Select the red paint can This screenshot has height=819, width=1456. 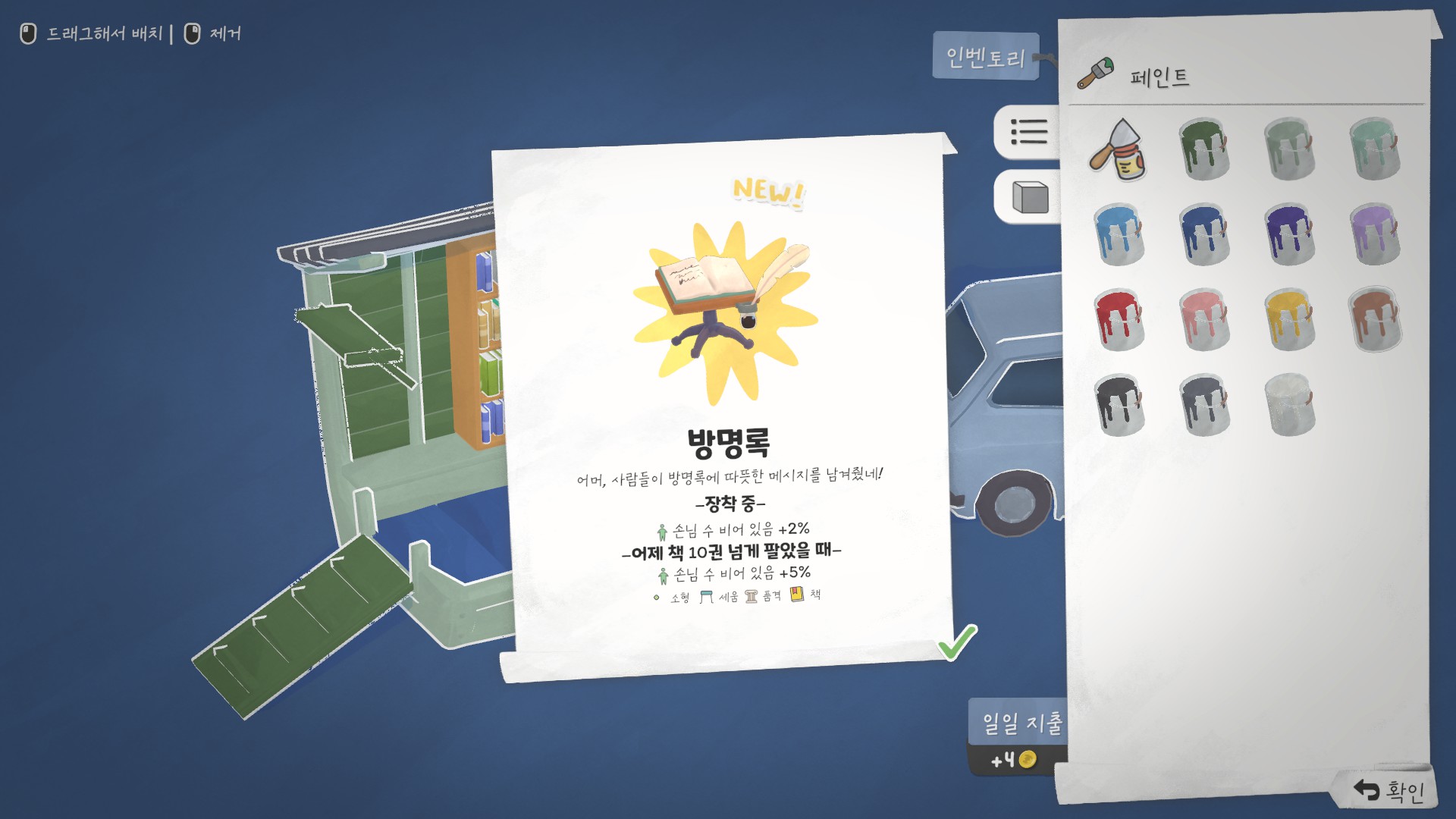pos(1119,318)
